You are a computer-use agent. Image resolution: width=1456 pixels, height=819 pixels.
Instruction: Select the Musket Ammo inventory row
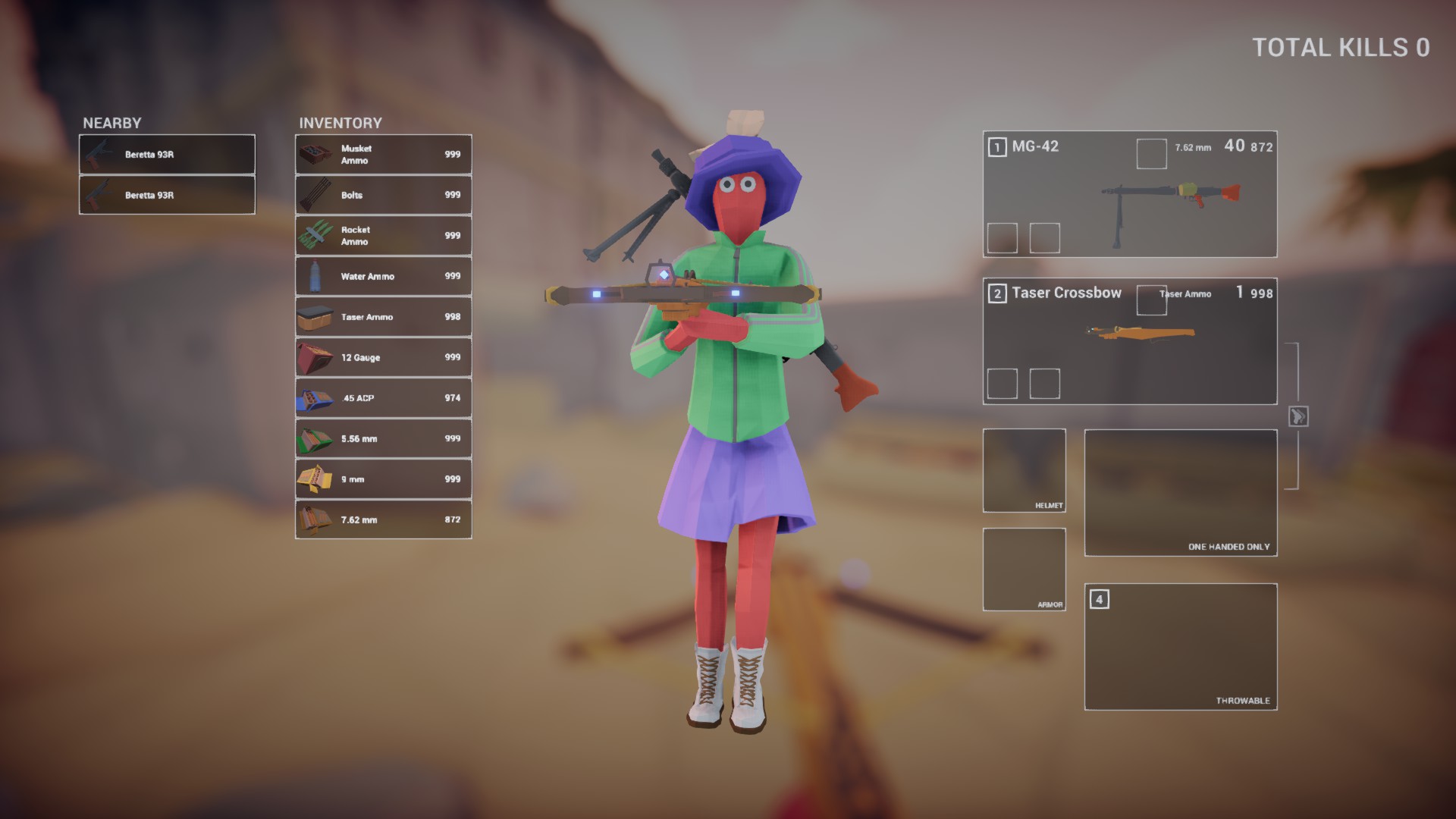coord(383,155)
